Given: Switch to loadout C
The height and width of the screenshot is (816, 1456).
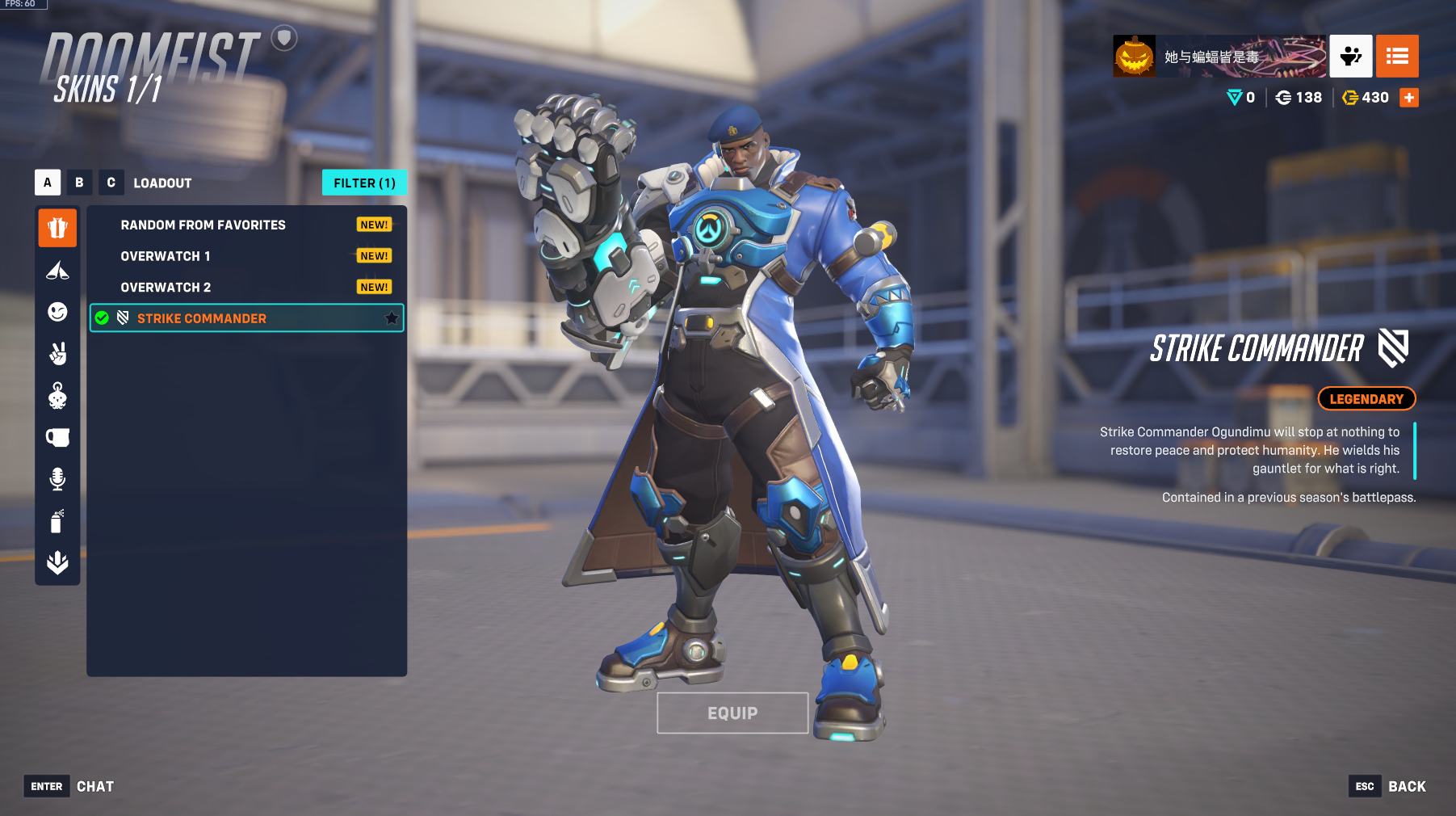Looking at the screenshot, I should (x=111, y=183).
